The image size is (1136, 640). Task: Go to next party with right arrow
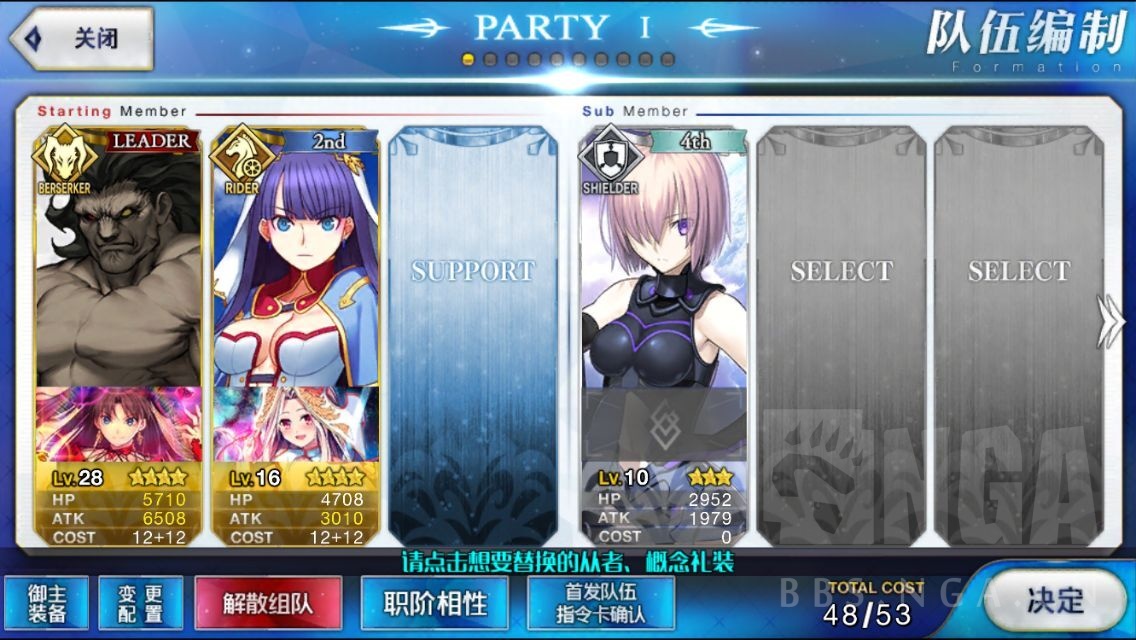1111,322
